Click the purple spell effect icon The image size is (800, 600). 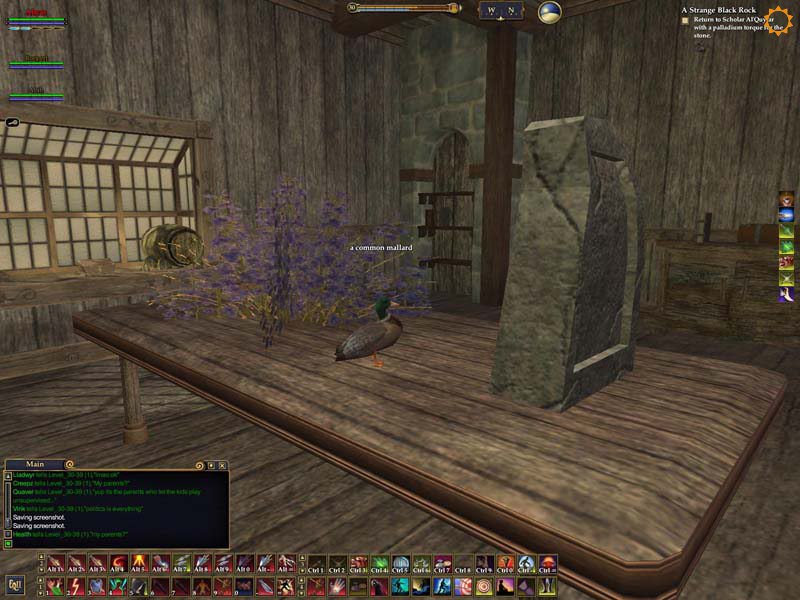787,295
